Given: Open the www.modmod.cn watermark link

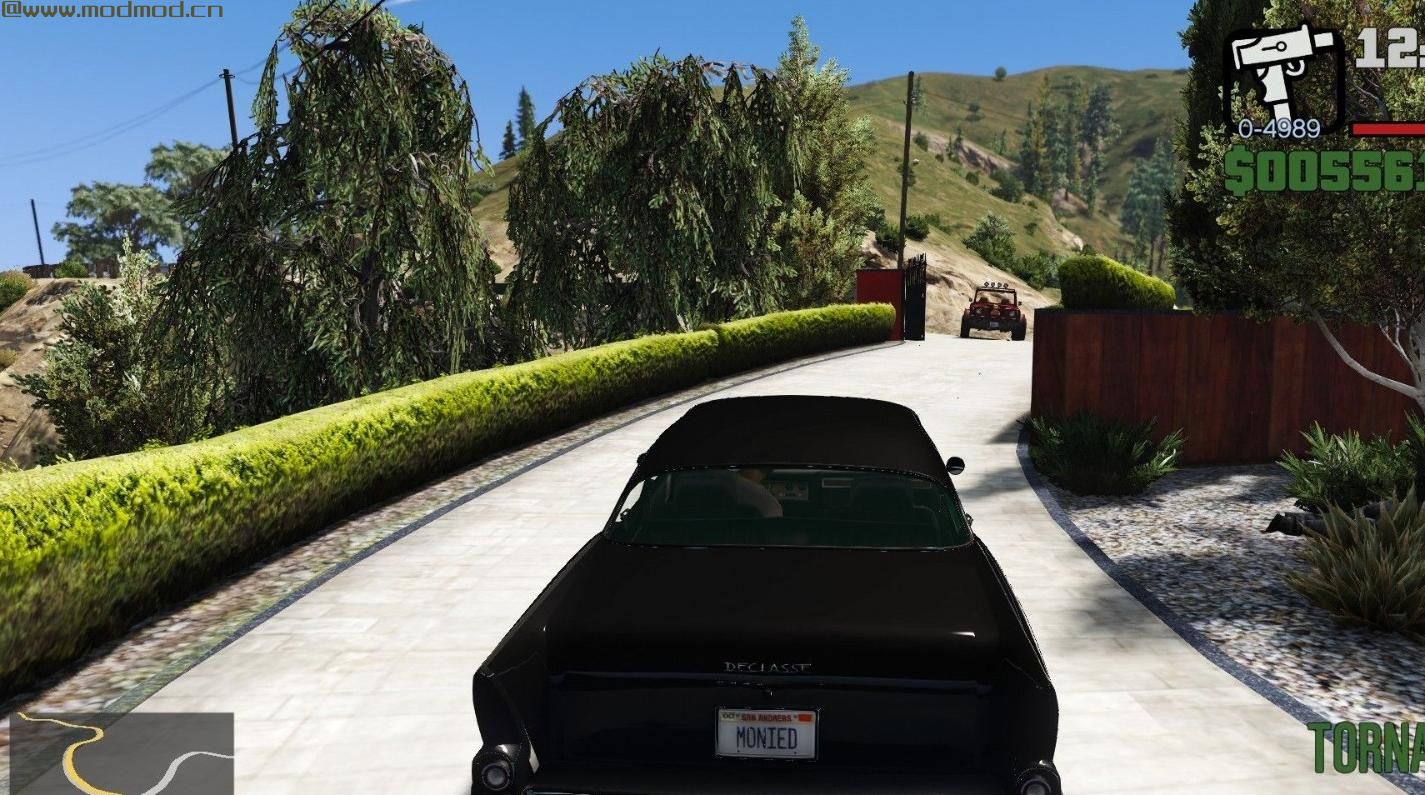Looking at the screenshot, I should point(110,10).
